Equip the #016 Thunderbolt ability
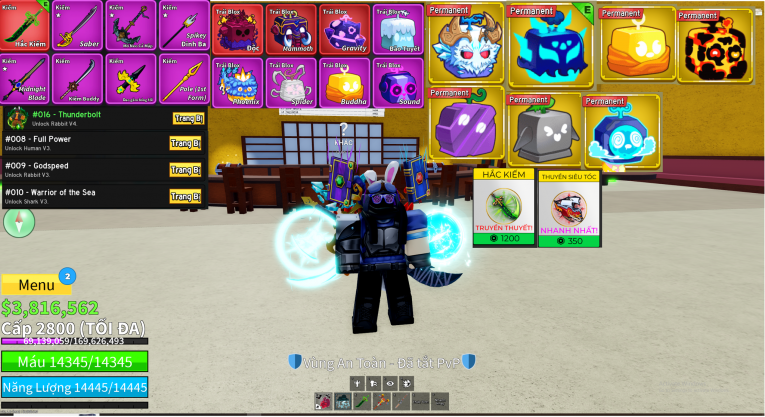Screen dimensions: 765x417 186,118
